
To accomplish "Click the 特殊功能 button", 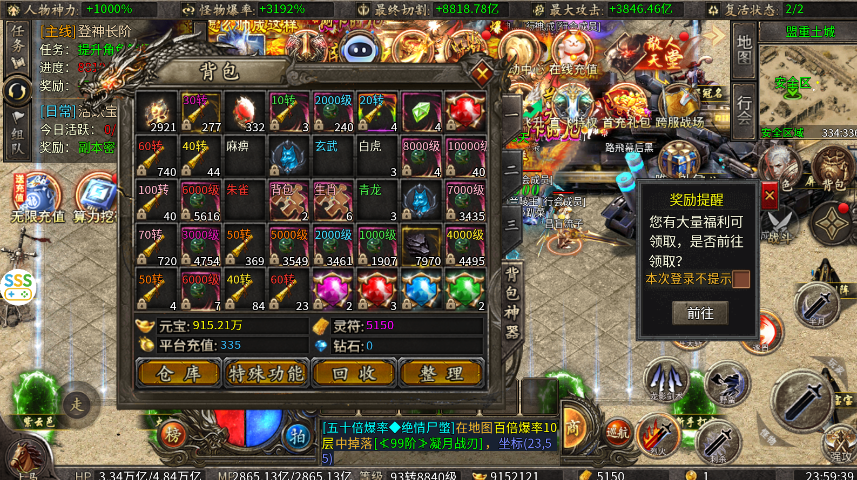I will pos(265,373).
